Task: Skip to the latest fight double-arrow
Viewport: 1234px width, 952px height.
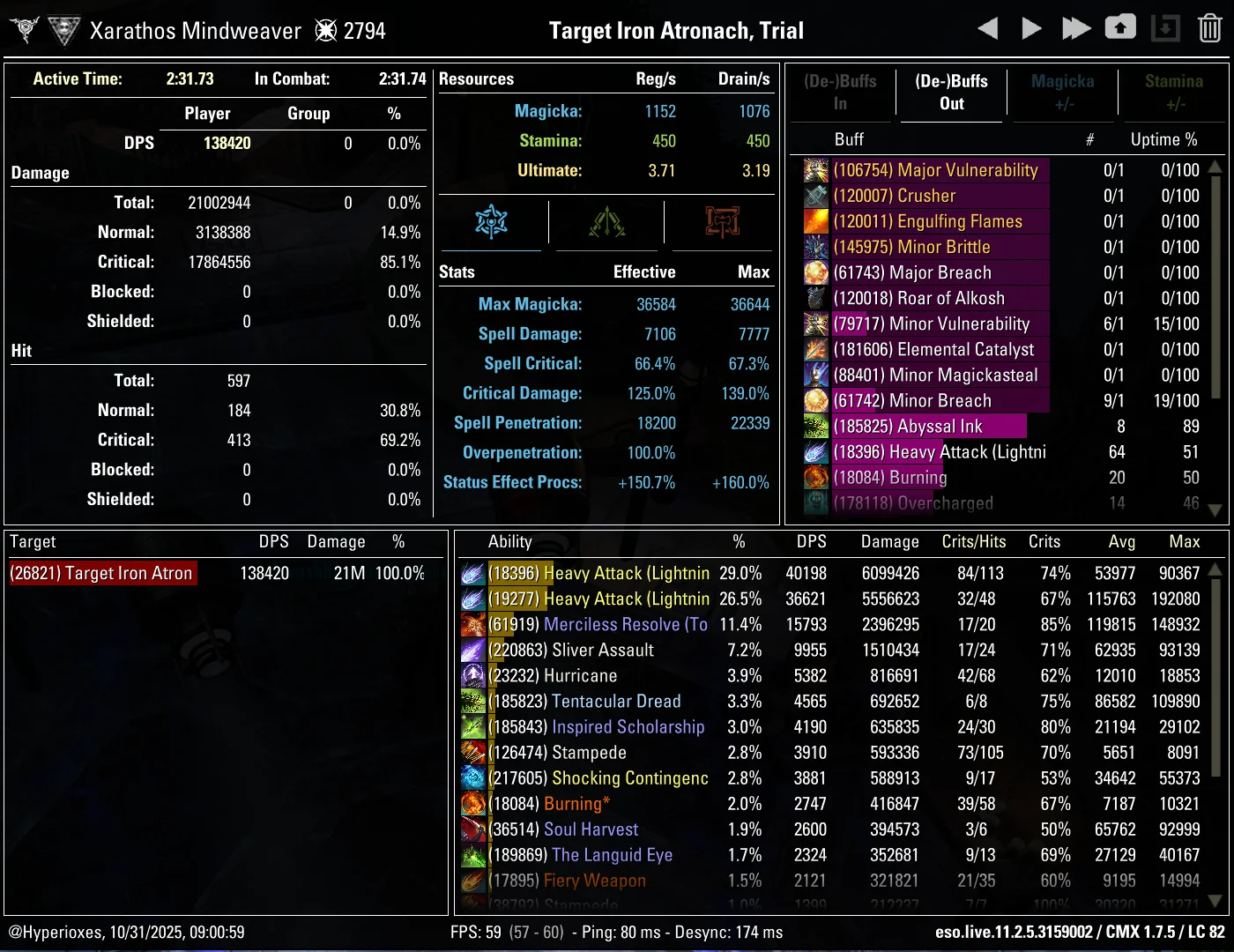Action: (x=1076, y=27)
